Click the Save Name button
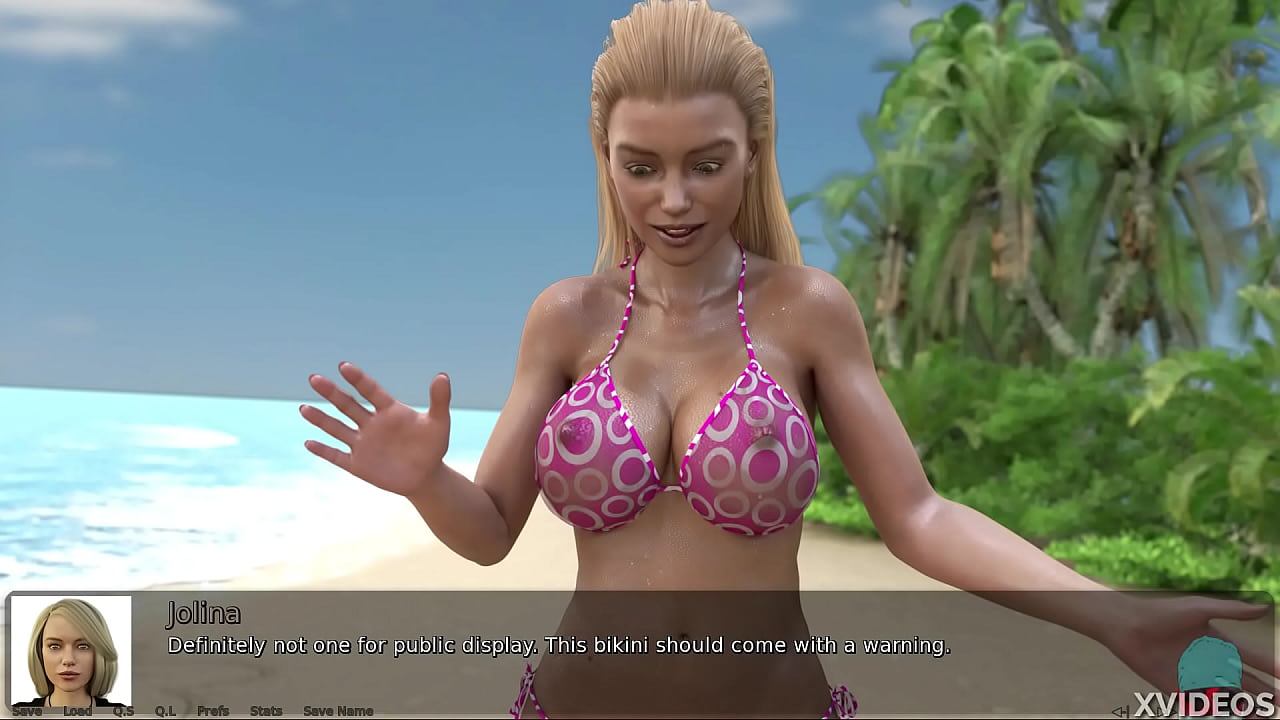Screen dimensions: 1280x720 point(337,710)
